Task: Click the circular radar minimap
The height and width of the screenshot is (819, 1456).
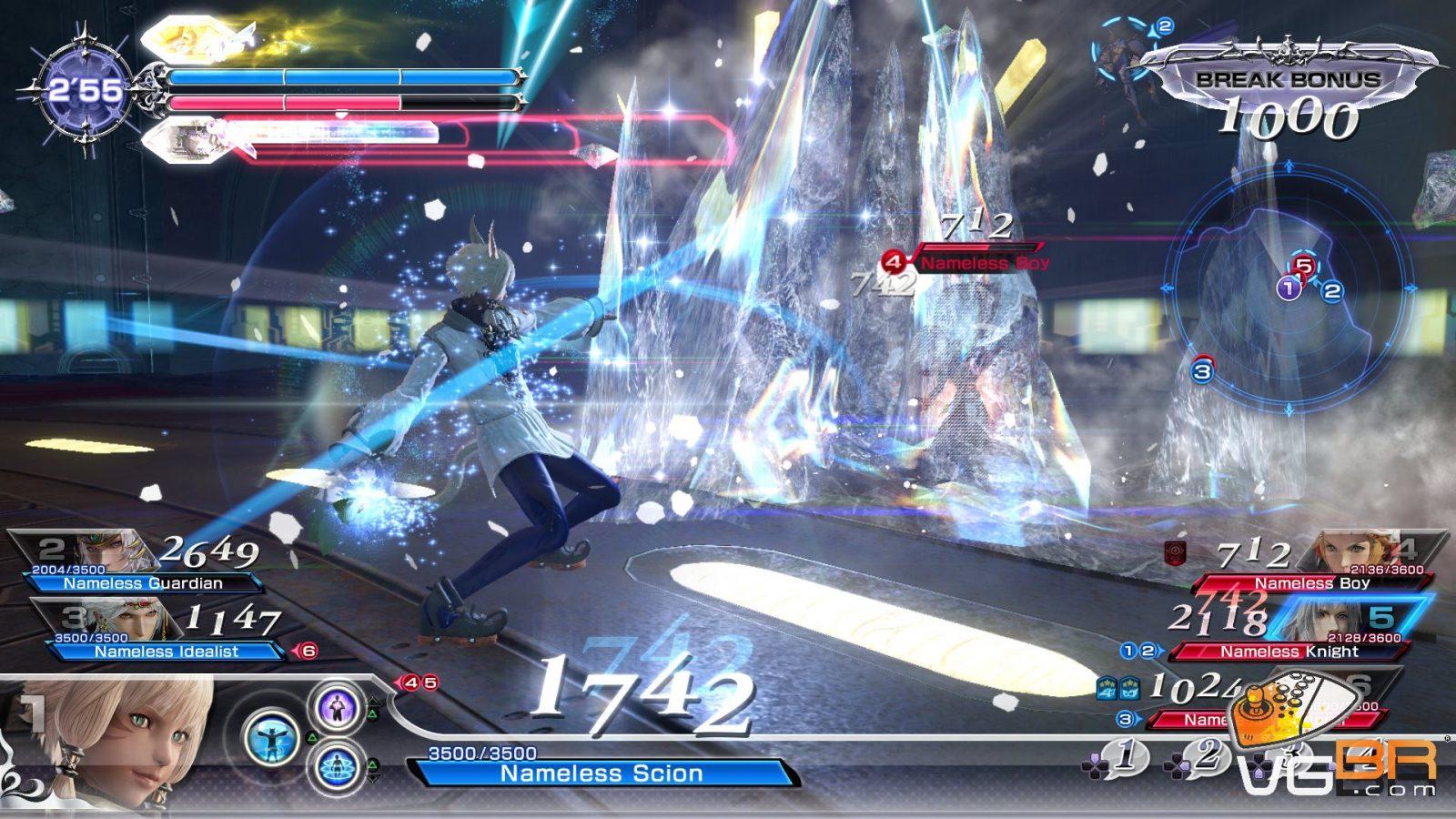Action: [x=1289, y=289]
